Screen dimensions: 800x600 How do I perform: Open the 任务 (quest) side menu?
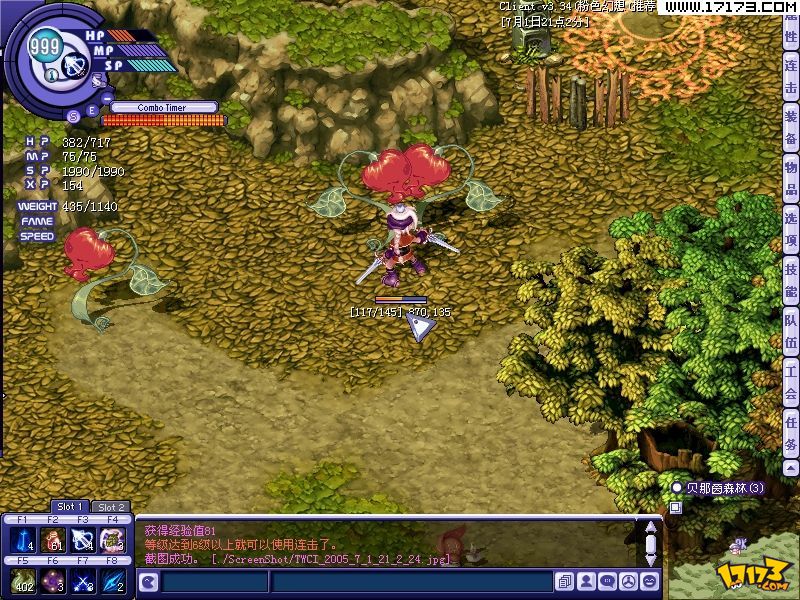[791, 435]
